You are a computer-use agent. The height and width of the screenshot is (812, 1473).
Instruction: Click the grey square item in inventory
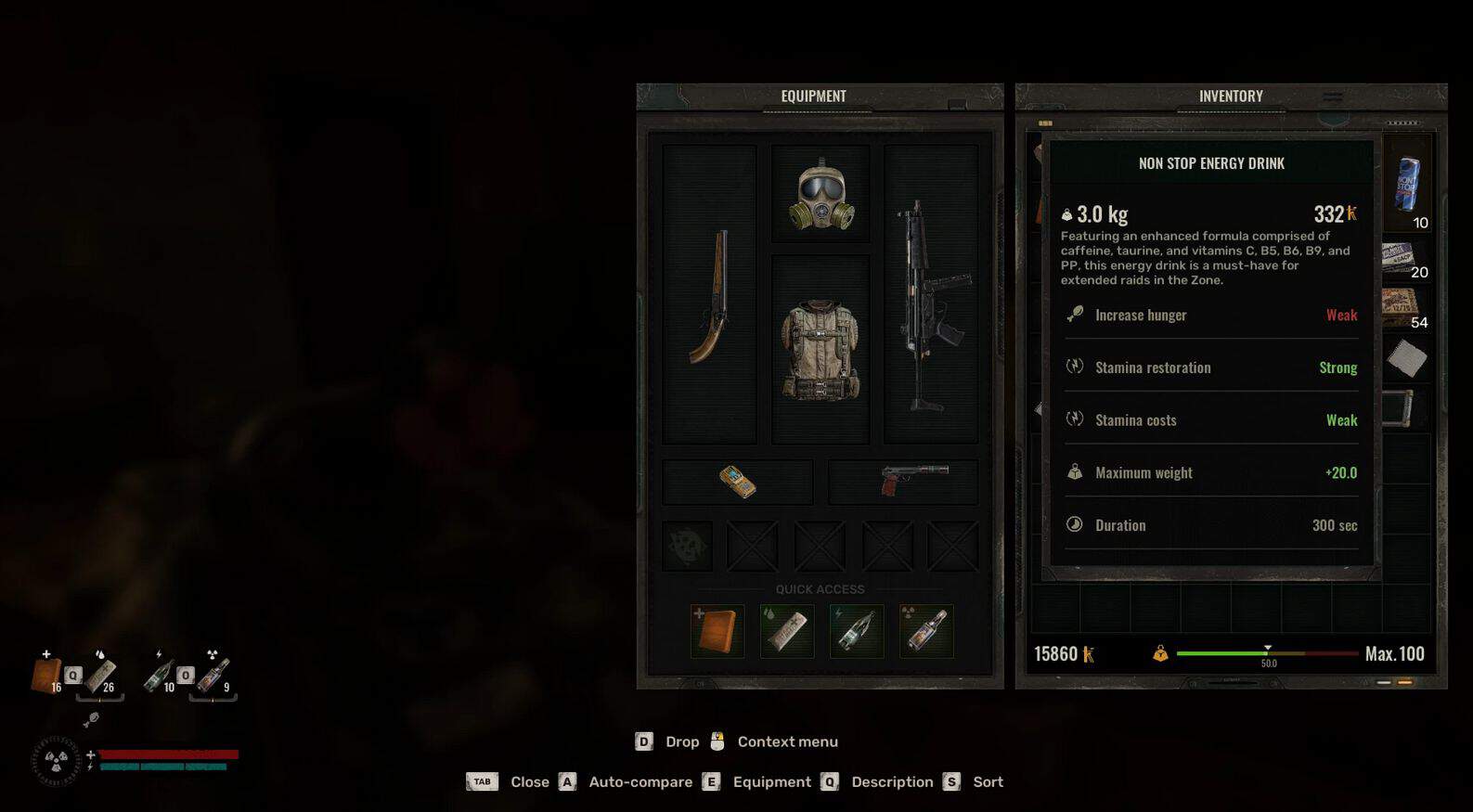[x=1406, y=358]
